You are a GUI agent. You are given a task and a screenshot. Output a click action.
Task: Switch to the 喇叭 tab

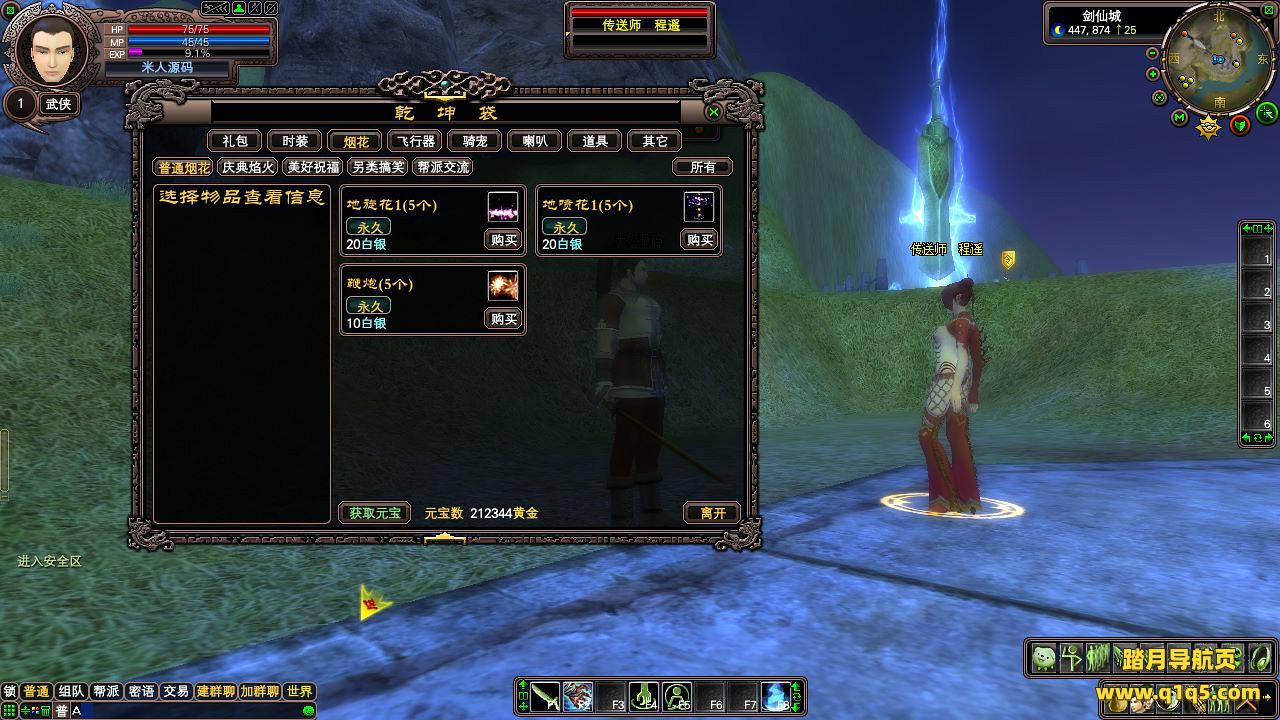click(534, 142)
